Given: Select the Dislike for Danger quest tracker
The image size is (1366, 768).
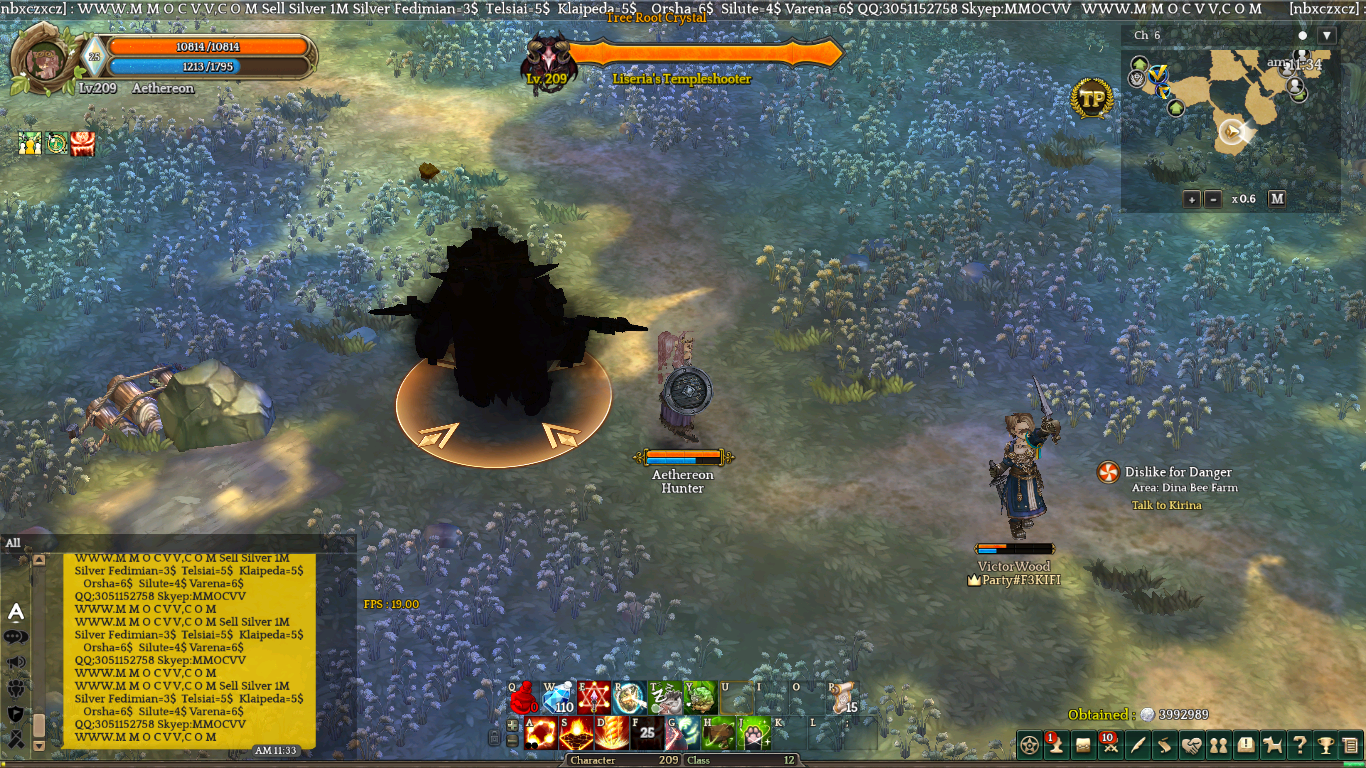Looking at the screenshot, I should [1177, 472].
